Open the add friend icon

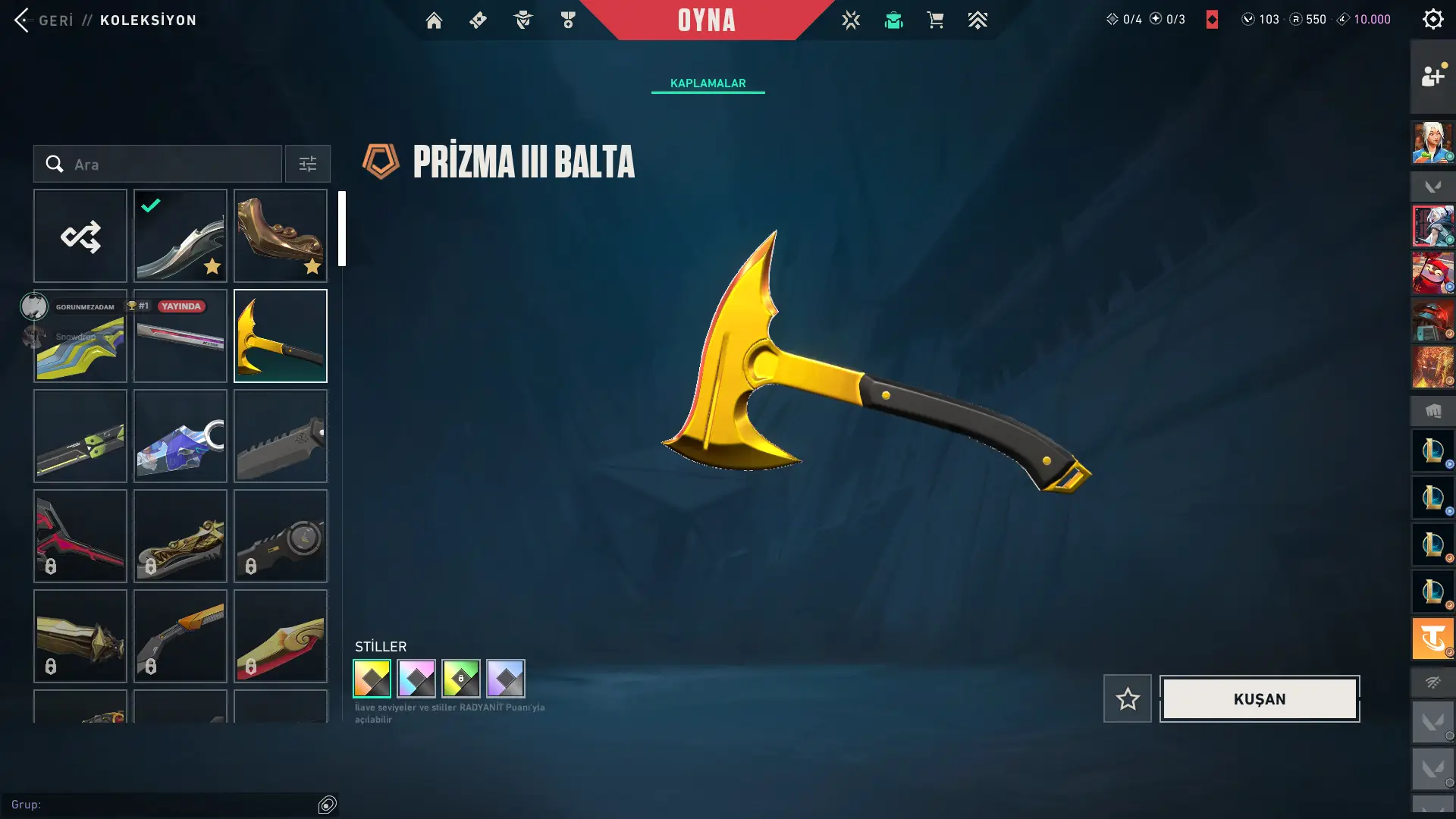[1432, 76]
